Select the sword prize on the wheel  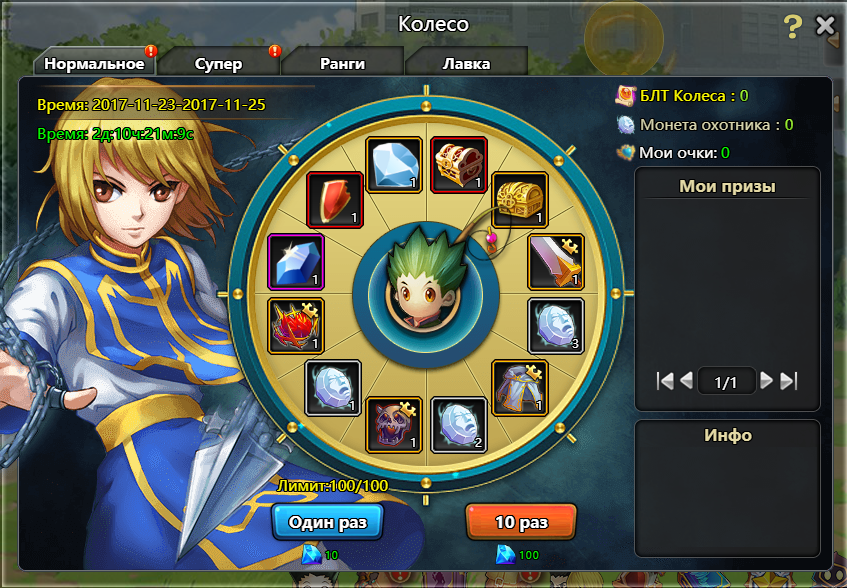pyautogui.click(x=555, y=262)
